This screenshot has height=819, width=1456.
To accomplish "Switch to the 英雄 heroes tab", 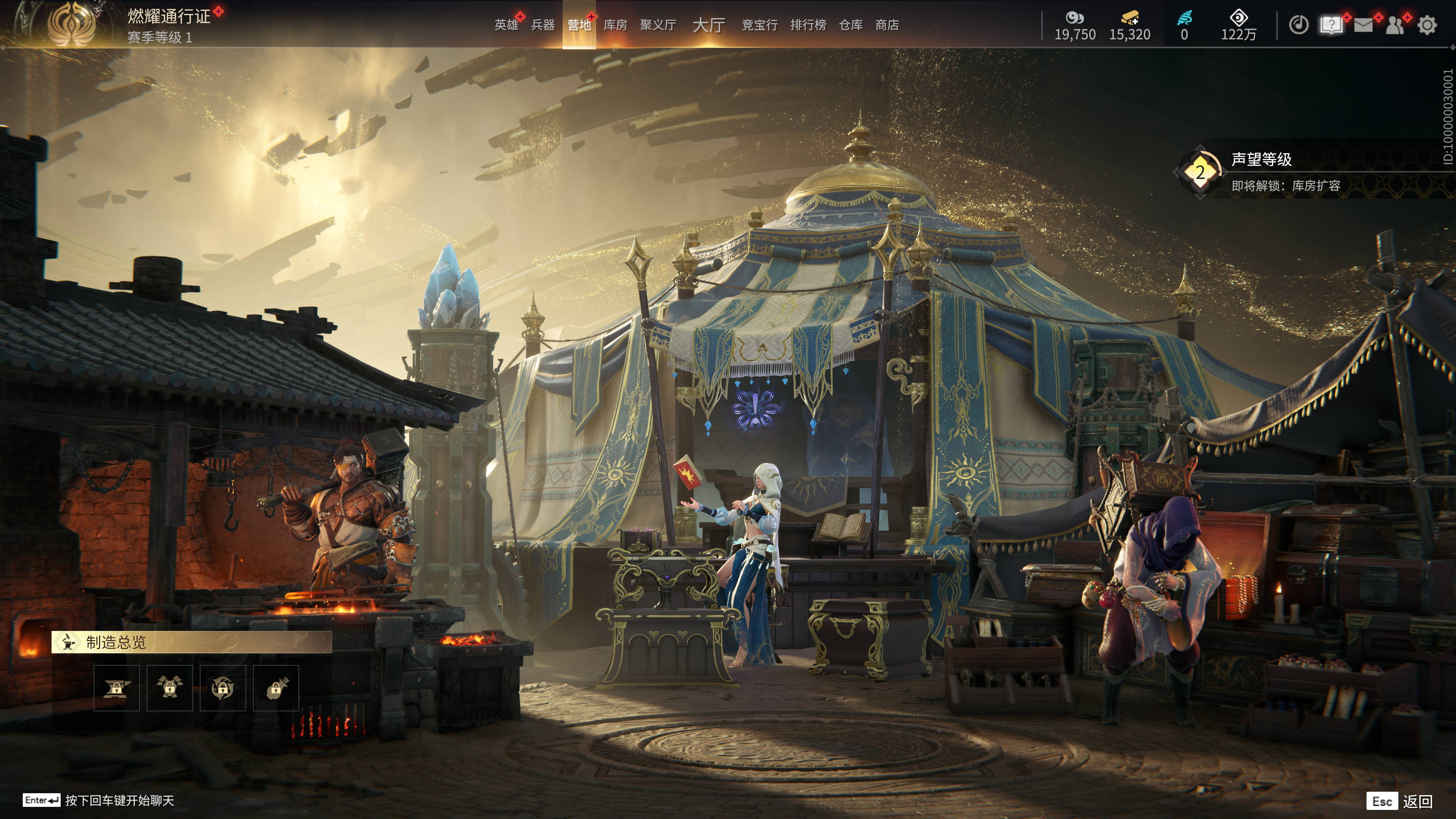I will [x=506, y=25].
